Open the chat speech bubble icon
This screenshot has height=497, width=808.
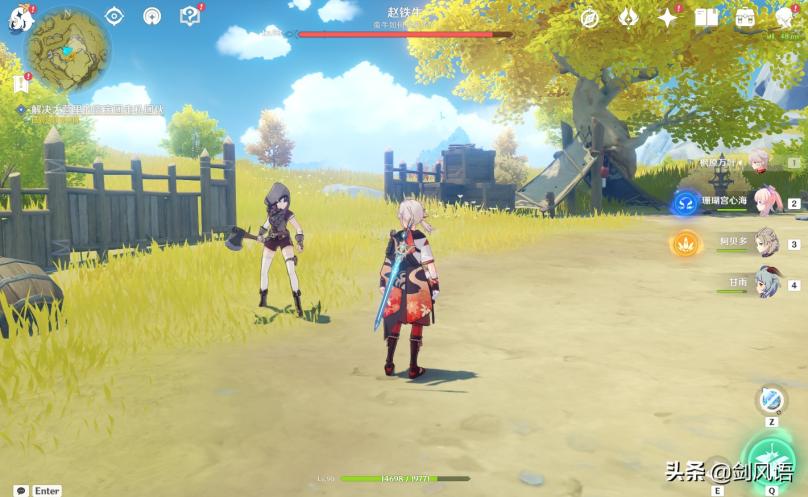click(x=21, y=491)
